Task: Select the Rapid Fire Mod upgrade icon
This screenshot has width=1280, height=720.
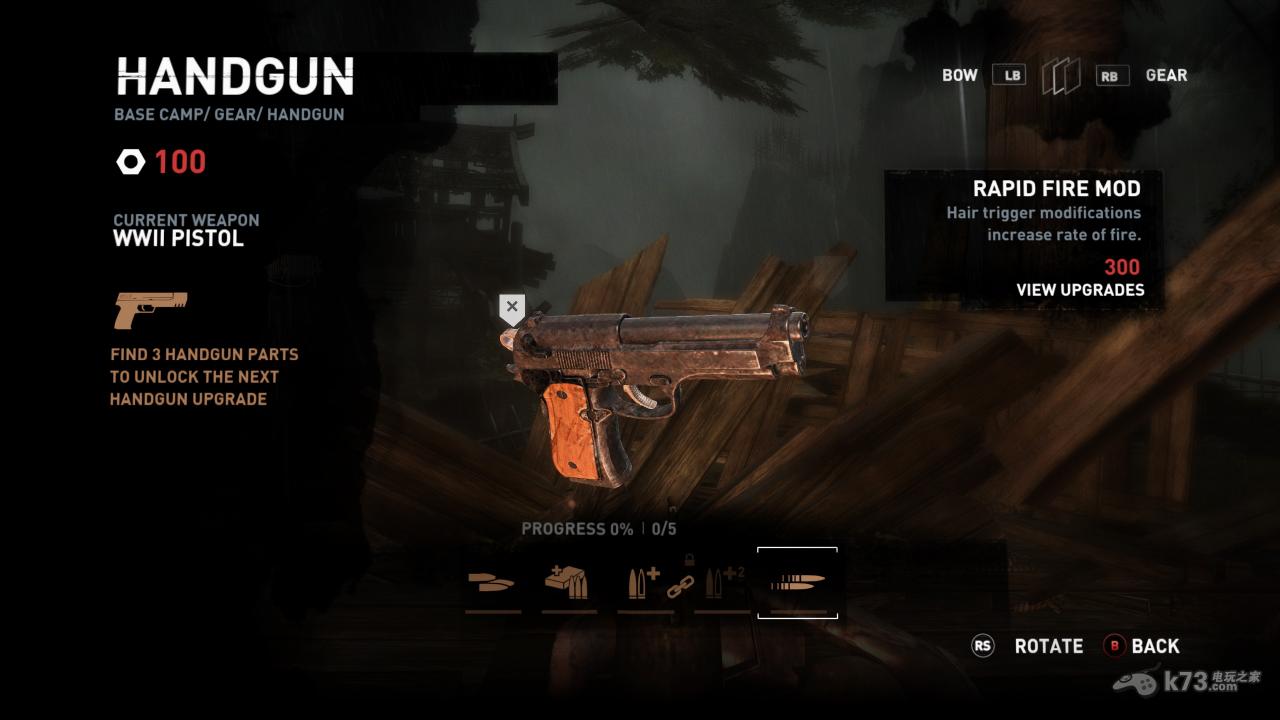Action: pos(797,582)
